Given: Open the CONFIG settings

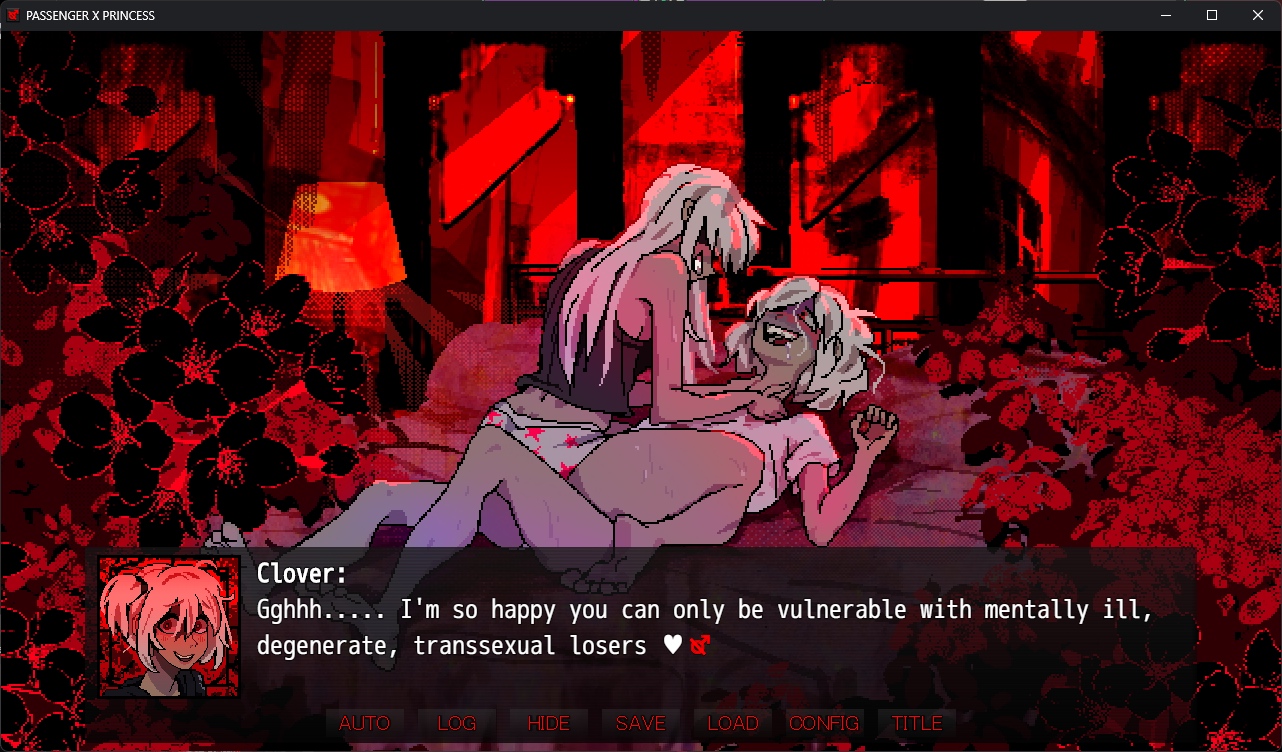Looking at the screenshot, I should tap(824, 723).
